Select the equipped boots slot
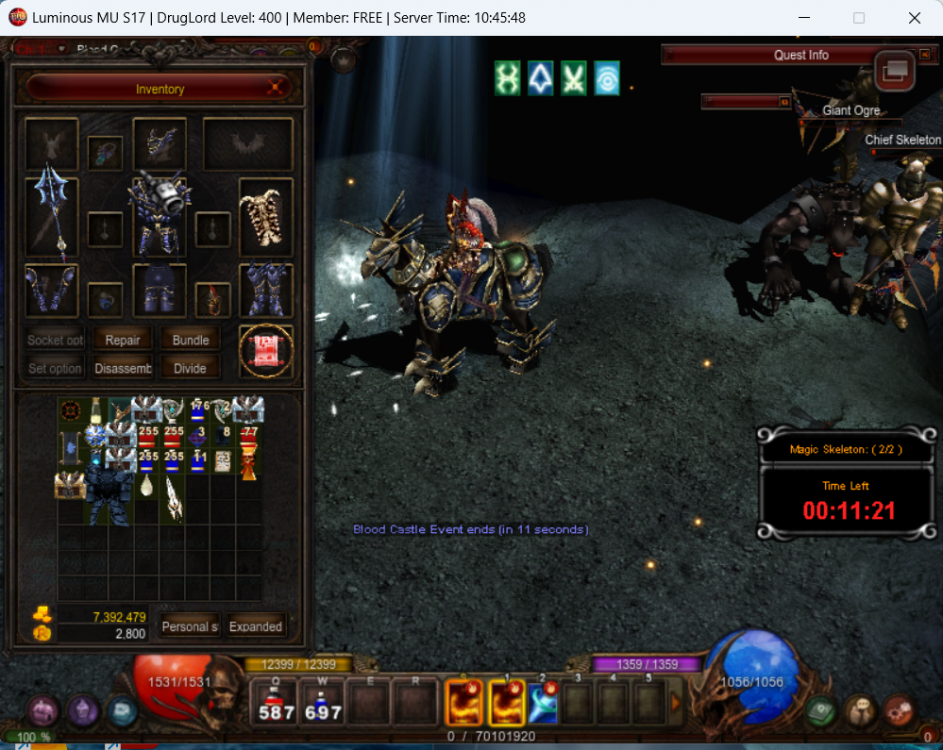This screenshot has height=750, width=943. (x=266, y=290)
